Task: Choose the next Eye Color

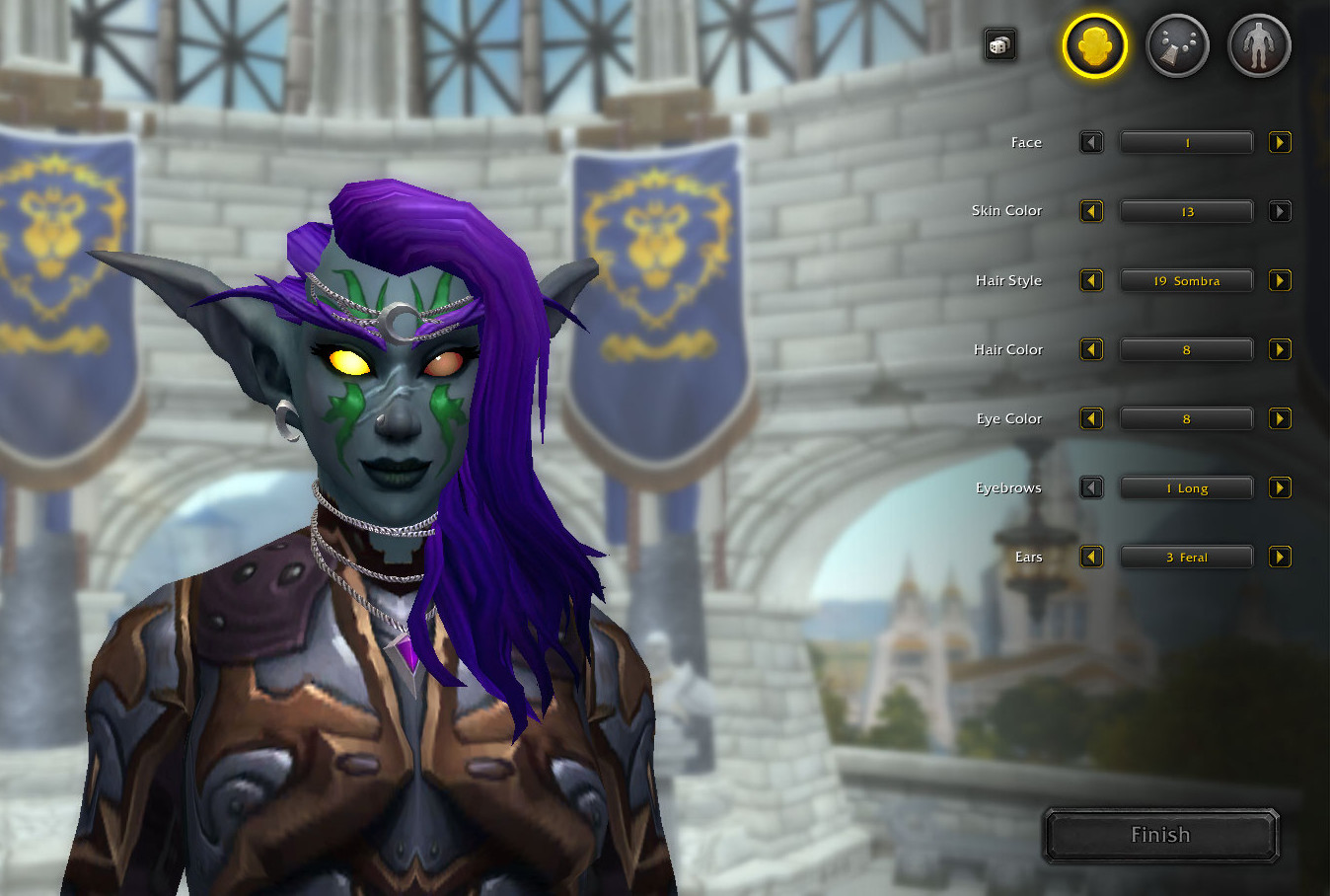Action: [x=1280, y=418]
